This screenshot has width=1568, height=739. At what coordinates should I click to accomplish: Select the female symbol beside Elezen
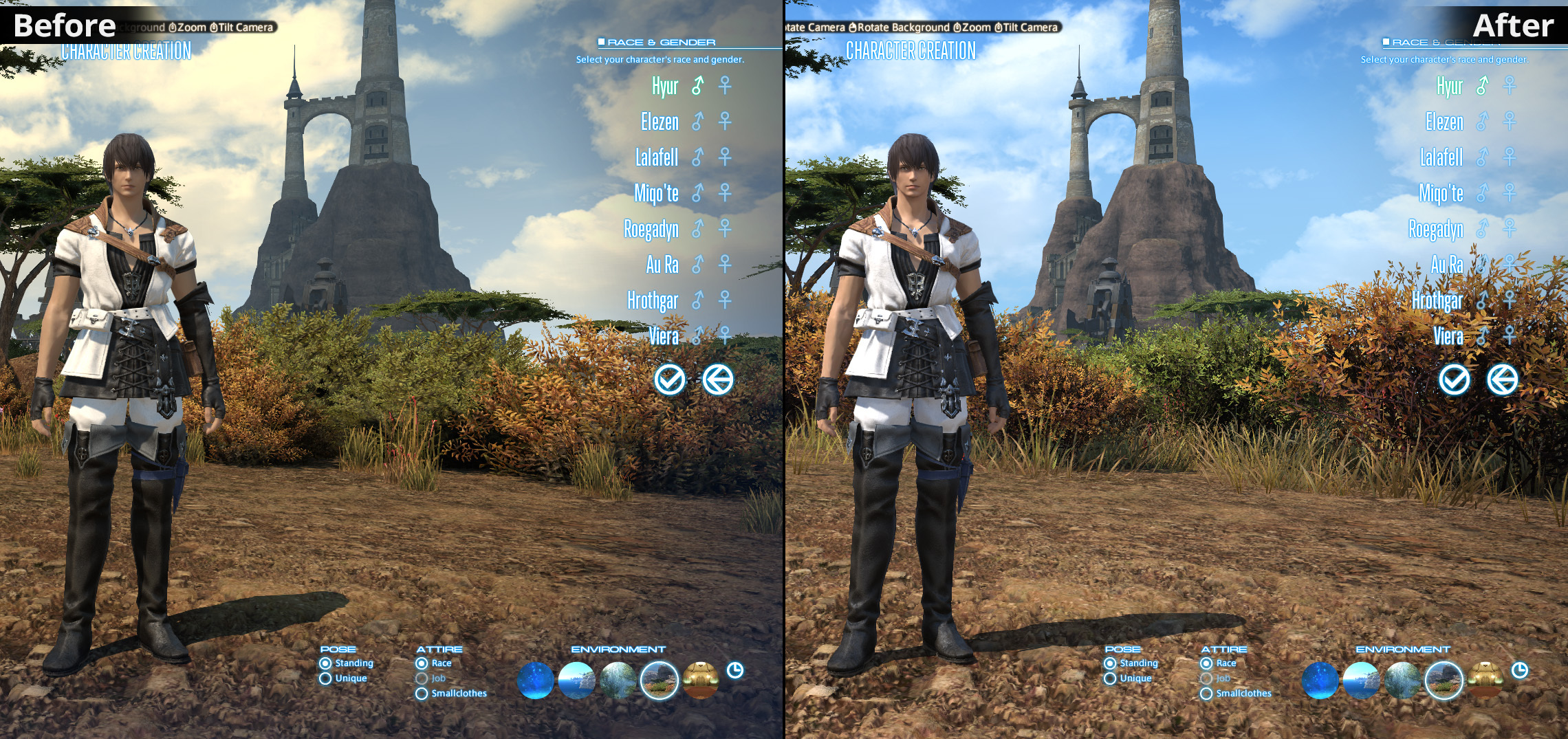pos(726,122)
